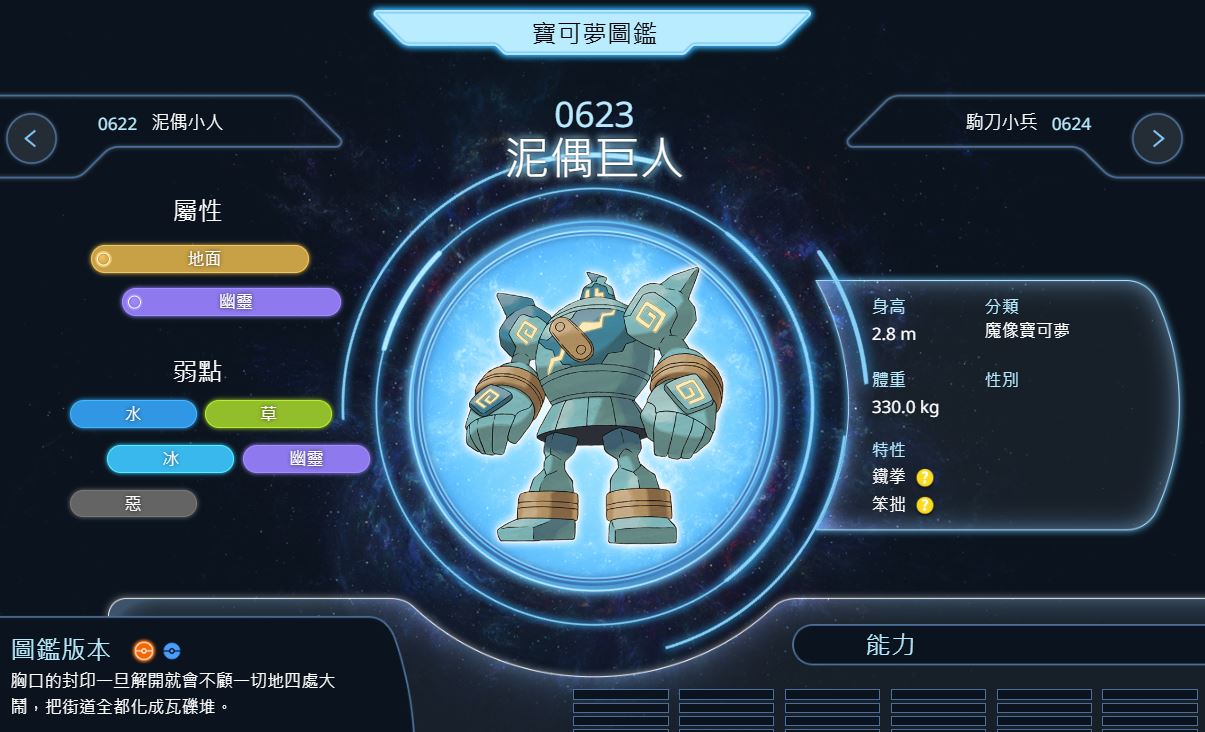Choose the 惡 weakness badge
The image size is (1205, 732).
133,504
